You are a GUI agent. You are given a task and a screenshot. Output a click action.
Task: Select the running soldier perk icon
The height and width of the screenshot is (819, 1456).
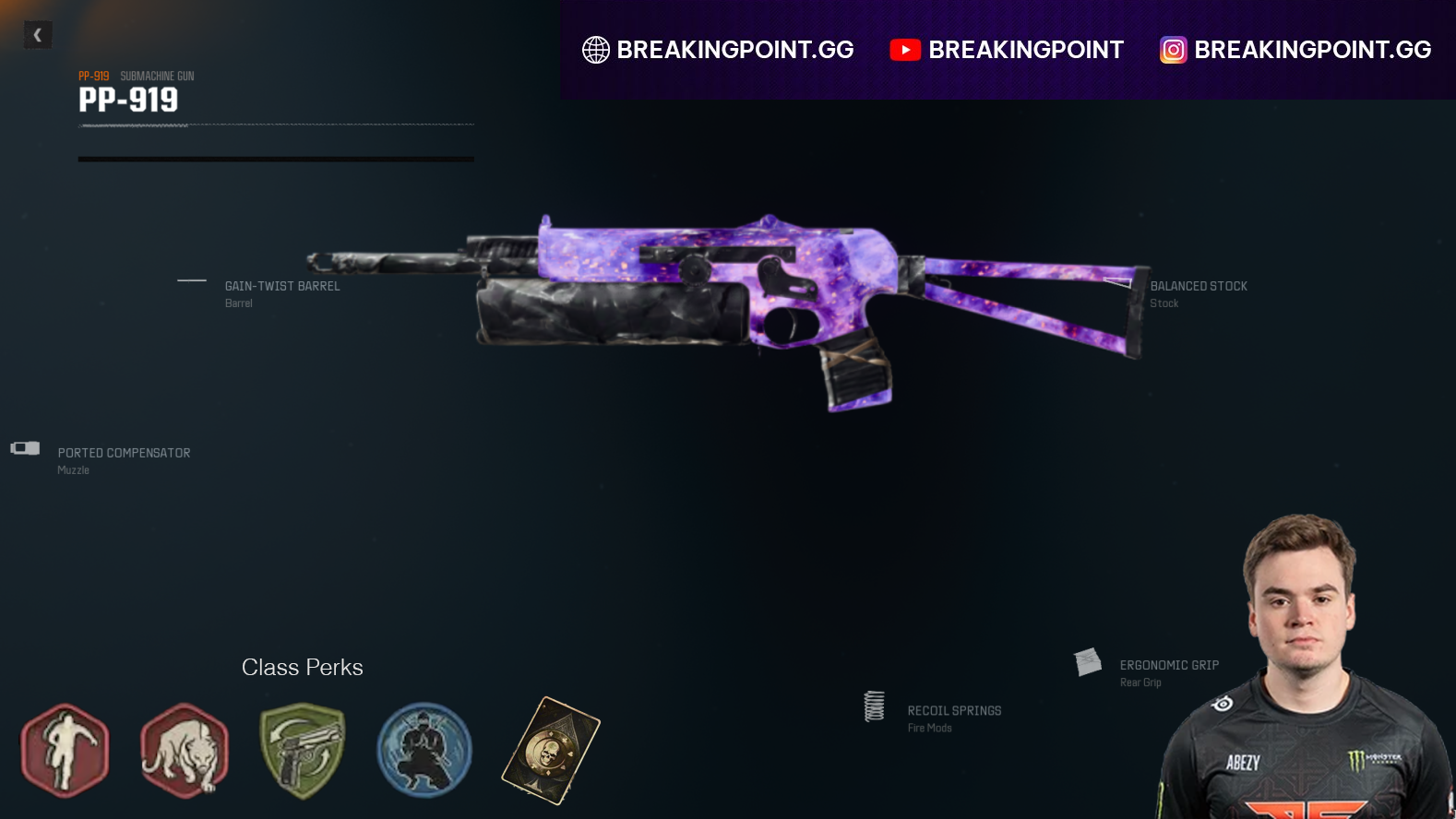[66, 750]
